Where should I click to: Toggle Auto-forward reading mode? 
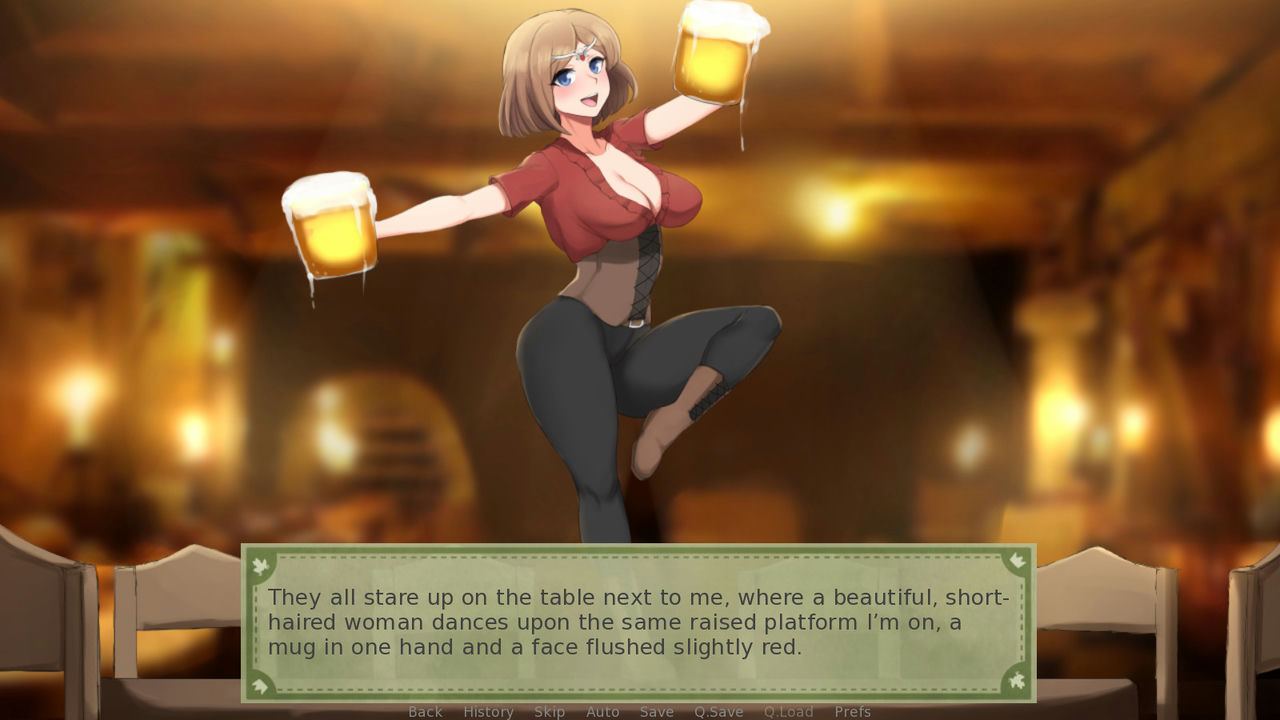pyautogui.click(x=603, y=711)
